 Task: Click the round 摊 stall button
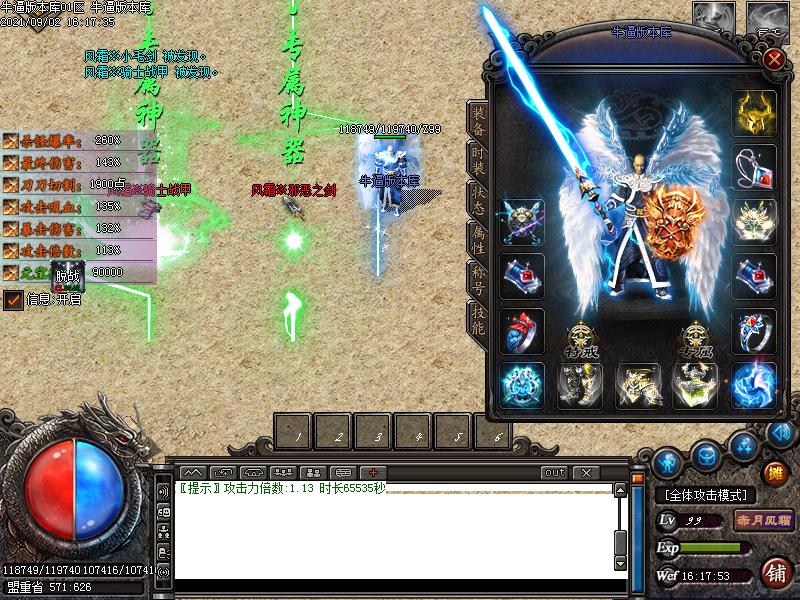click(775, 471)
